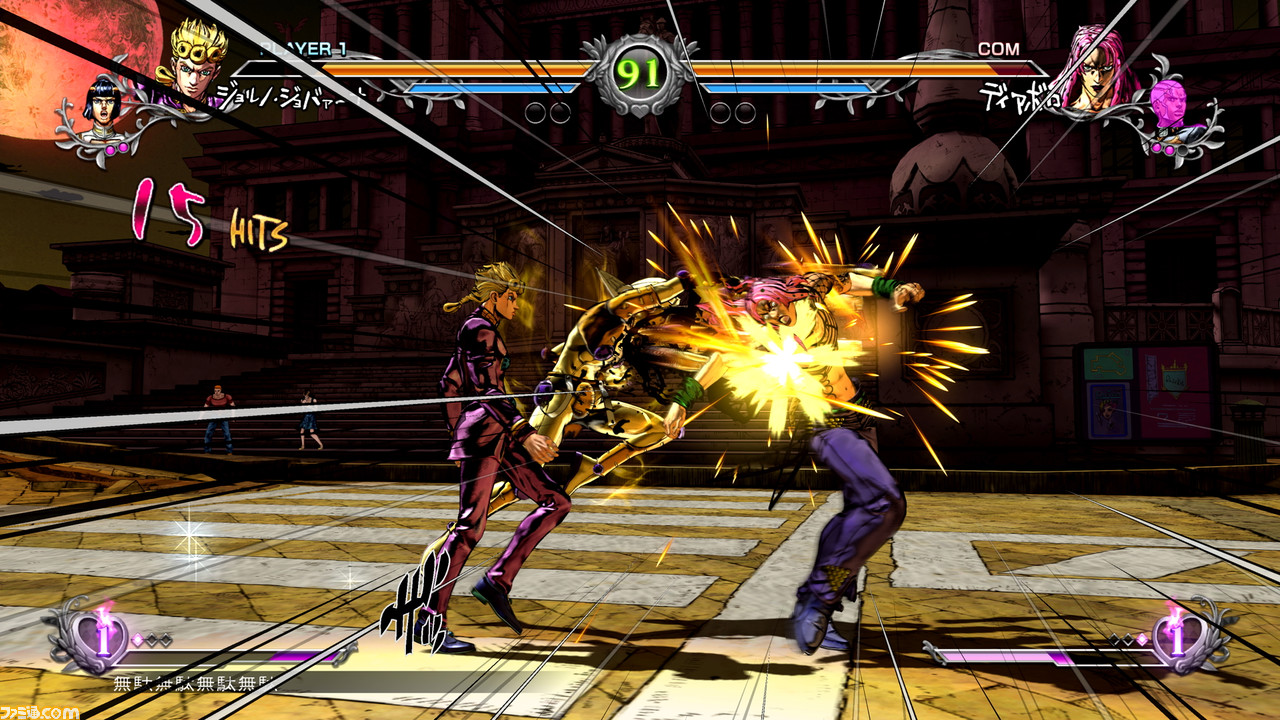
Task: Select Giorno Giovanna's player portrait
Action: pos(195,62)
